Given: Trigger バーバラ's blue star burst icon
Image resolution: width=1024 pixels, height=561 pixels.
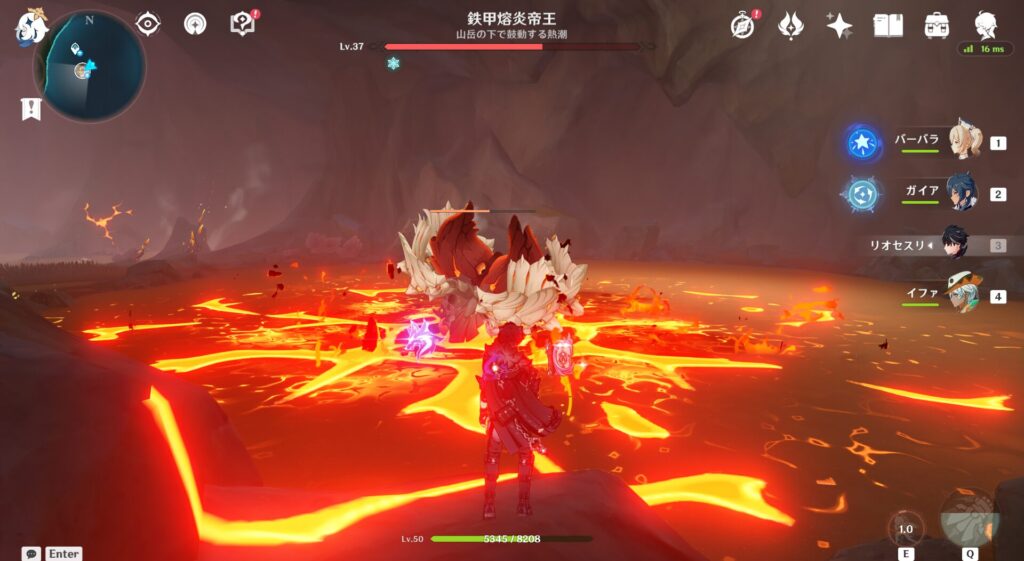Looking at the screenshot, I should pos(862,143).
